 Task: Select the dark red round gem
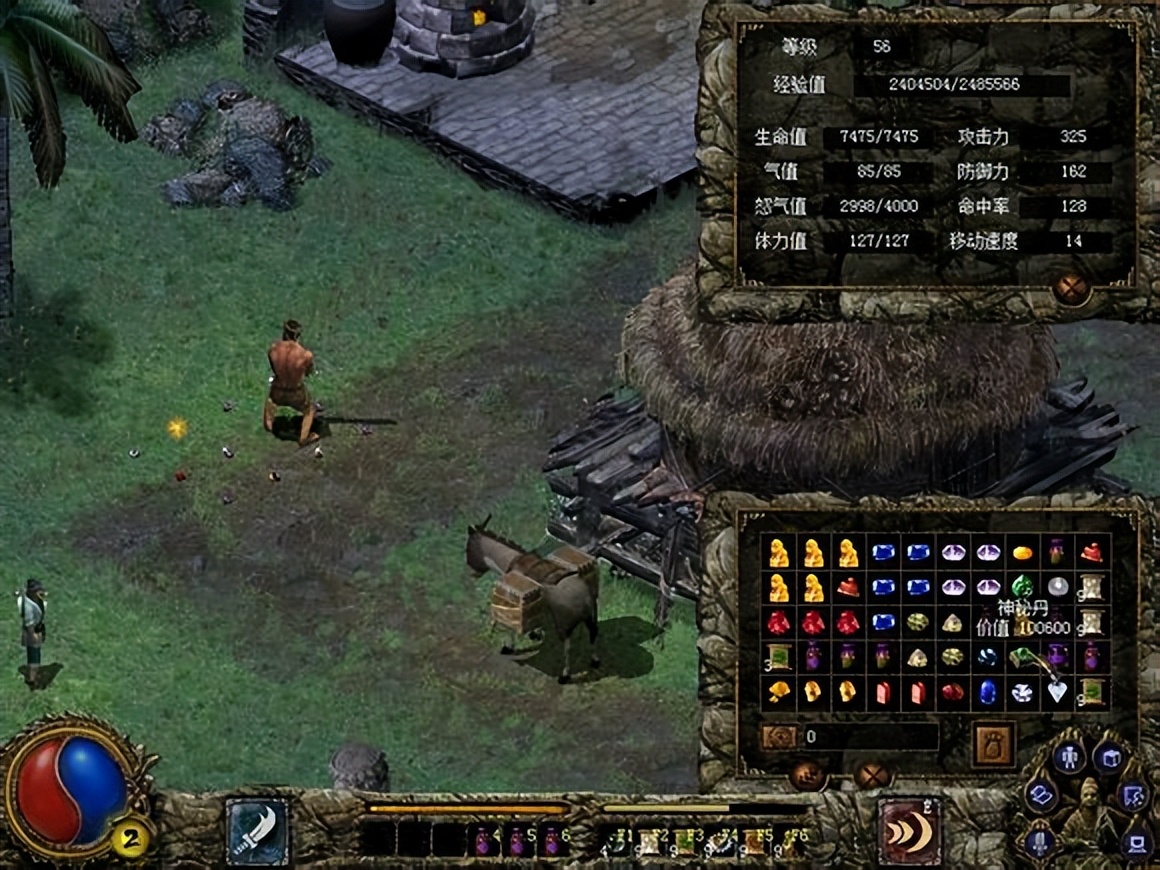953,691
